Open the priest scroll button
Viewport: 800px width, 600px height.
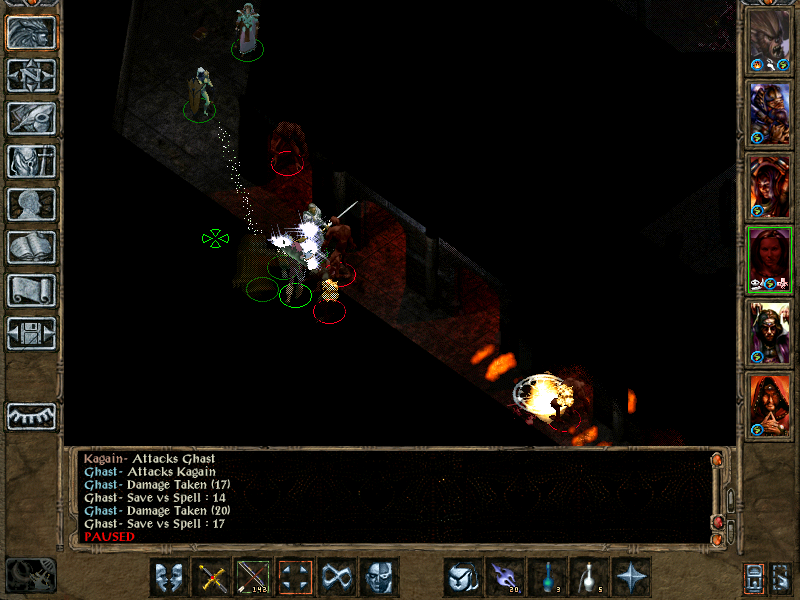click(x=31, y=290)
